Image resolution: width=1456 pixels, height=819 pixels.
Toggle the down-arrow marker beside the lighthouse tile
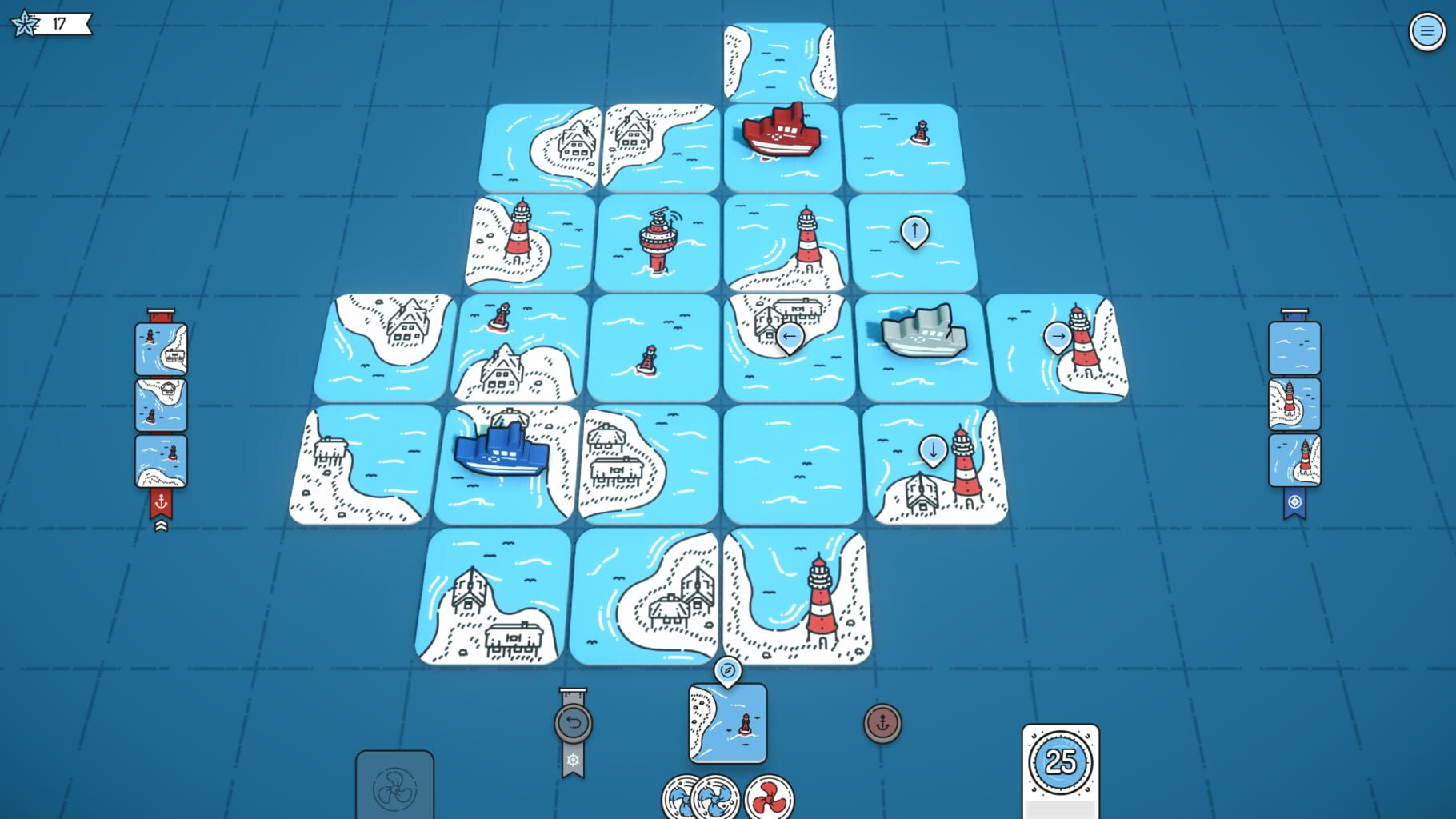[x=933, y=450]
